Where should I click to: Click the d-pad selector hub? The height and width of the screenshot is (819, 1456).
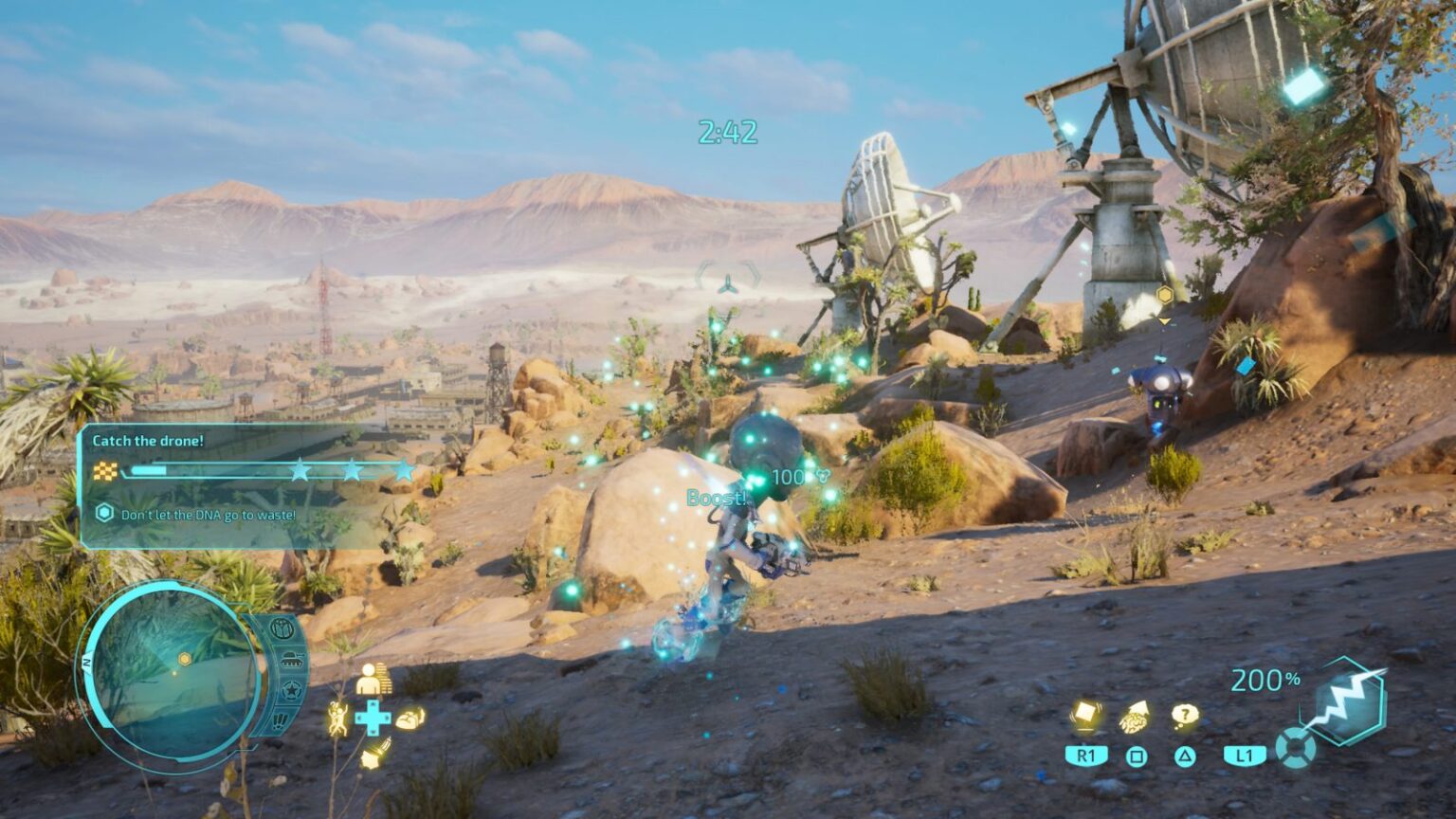373,718
